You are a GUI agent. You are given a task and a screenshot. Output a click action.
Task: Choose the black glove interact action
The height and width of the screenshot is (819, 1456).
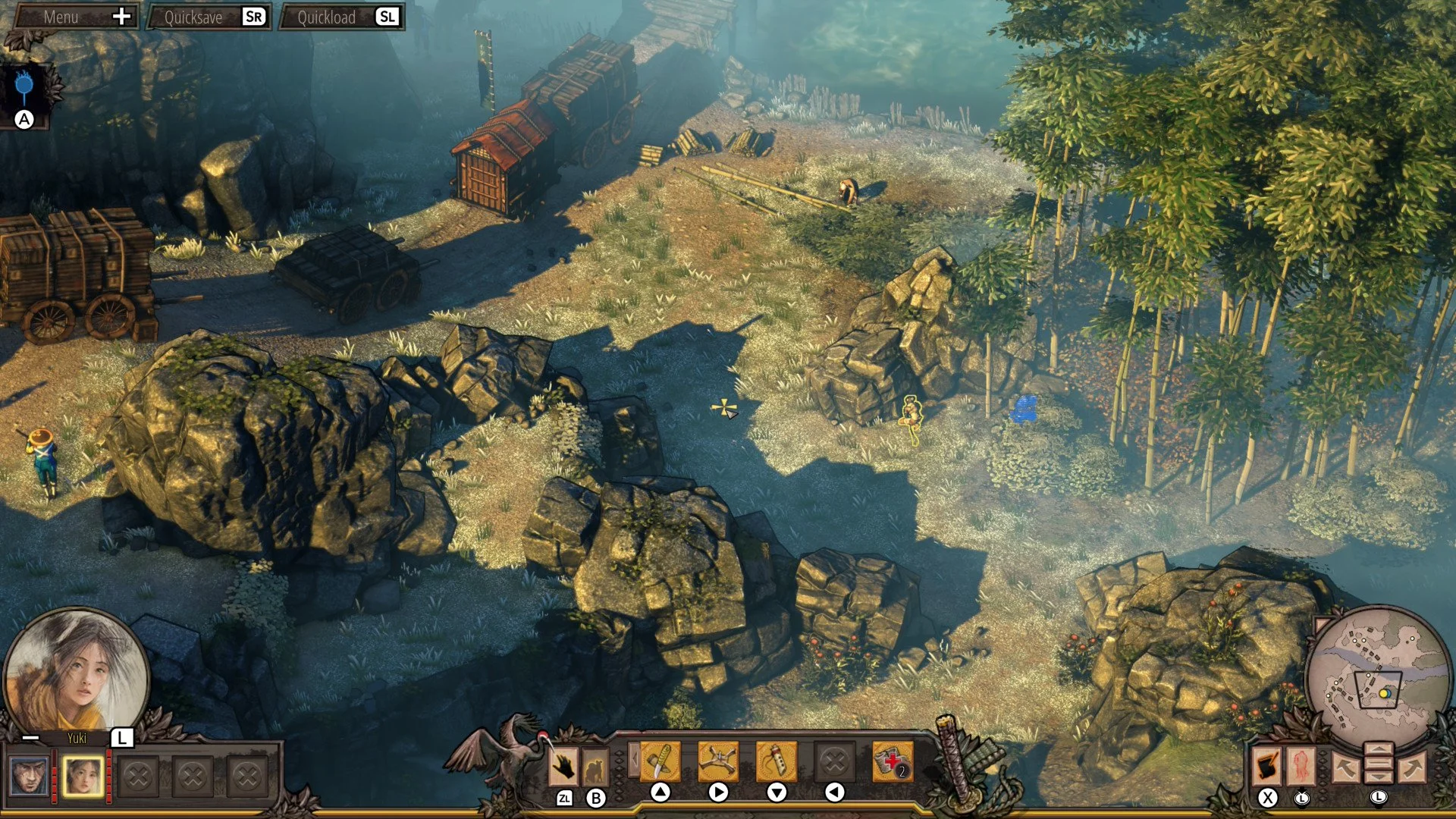click(x=563, y=767)
